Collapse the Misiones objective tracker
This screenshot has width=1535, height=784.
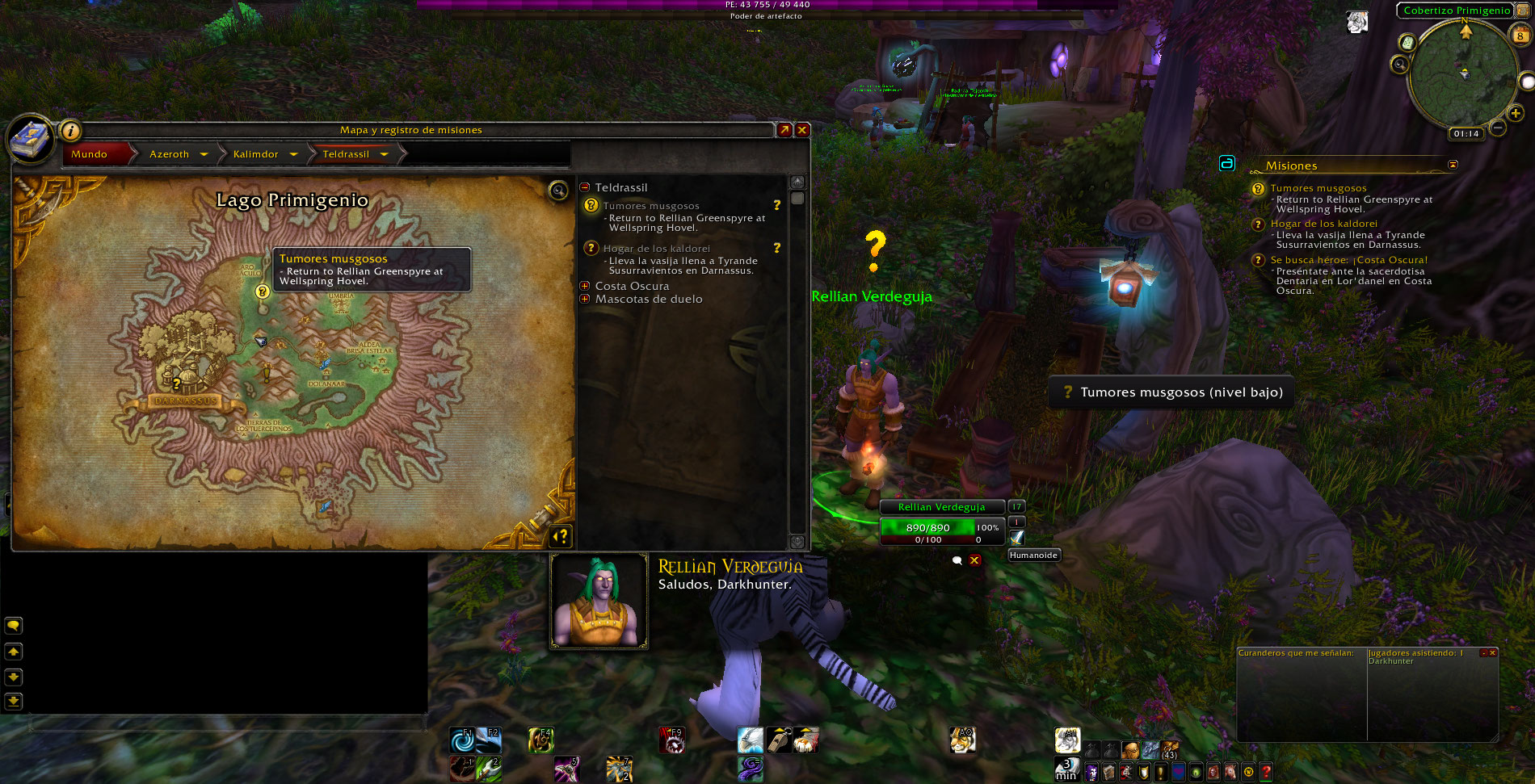[1453, 165]
